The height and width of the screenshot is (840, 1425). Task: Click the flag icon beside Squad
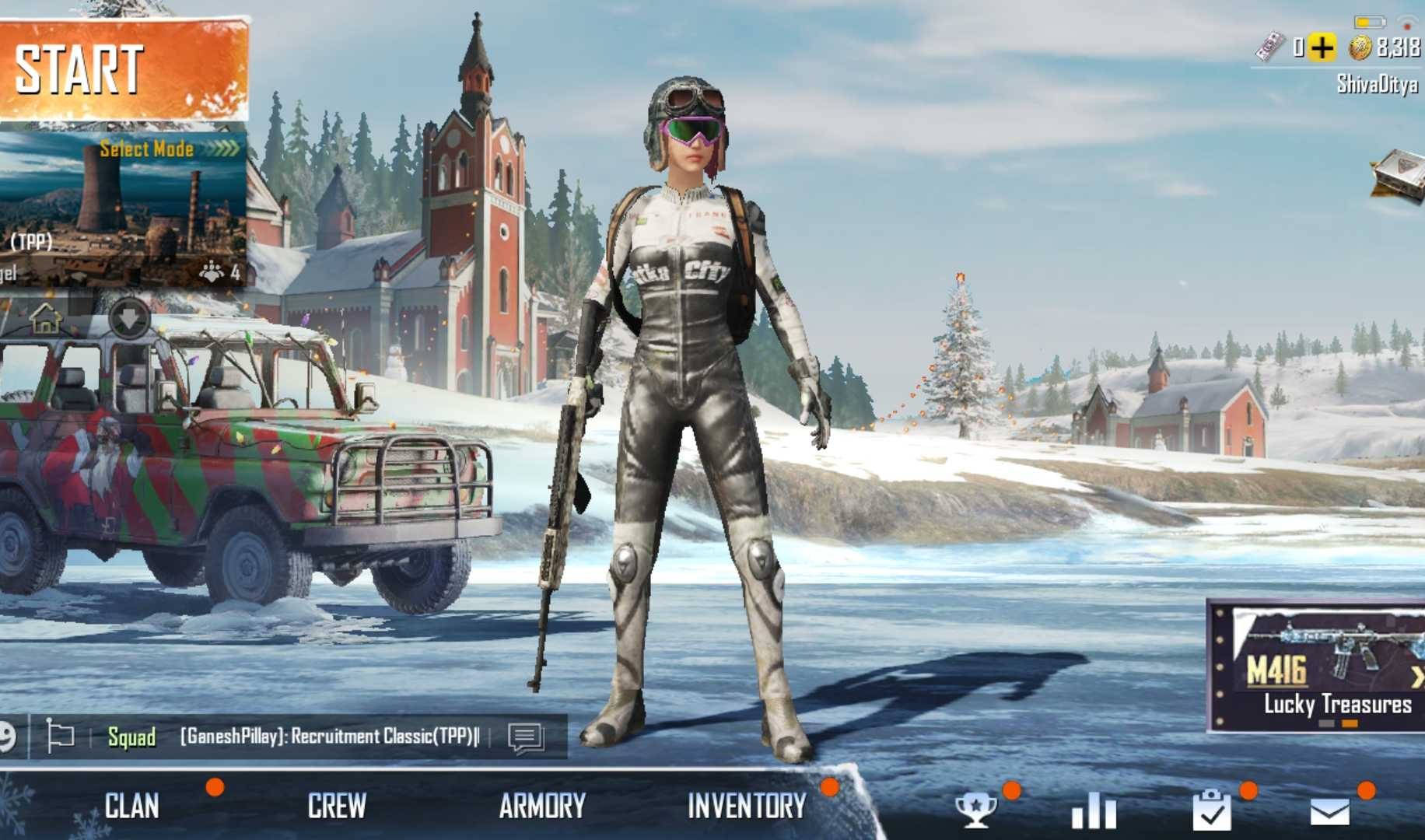60,736
